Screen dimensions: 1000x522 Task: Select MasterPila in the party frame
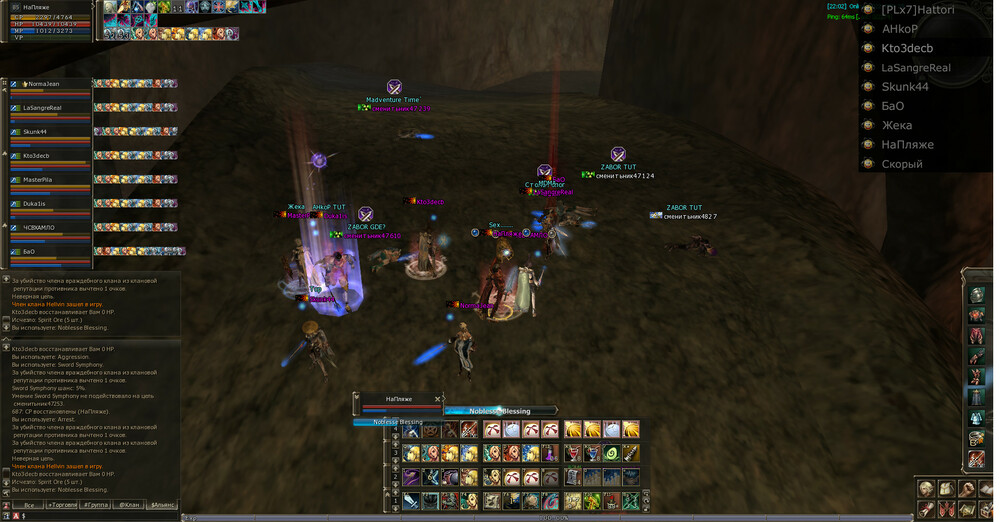coord(37,180)
